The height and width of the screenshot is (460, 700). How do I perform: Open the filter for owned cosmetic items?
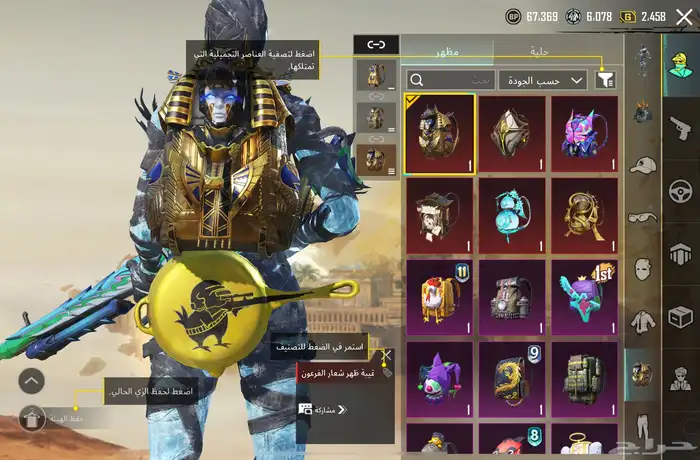point(605,80)
